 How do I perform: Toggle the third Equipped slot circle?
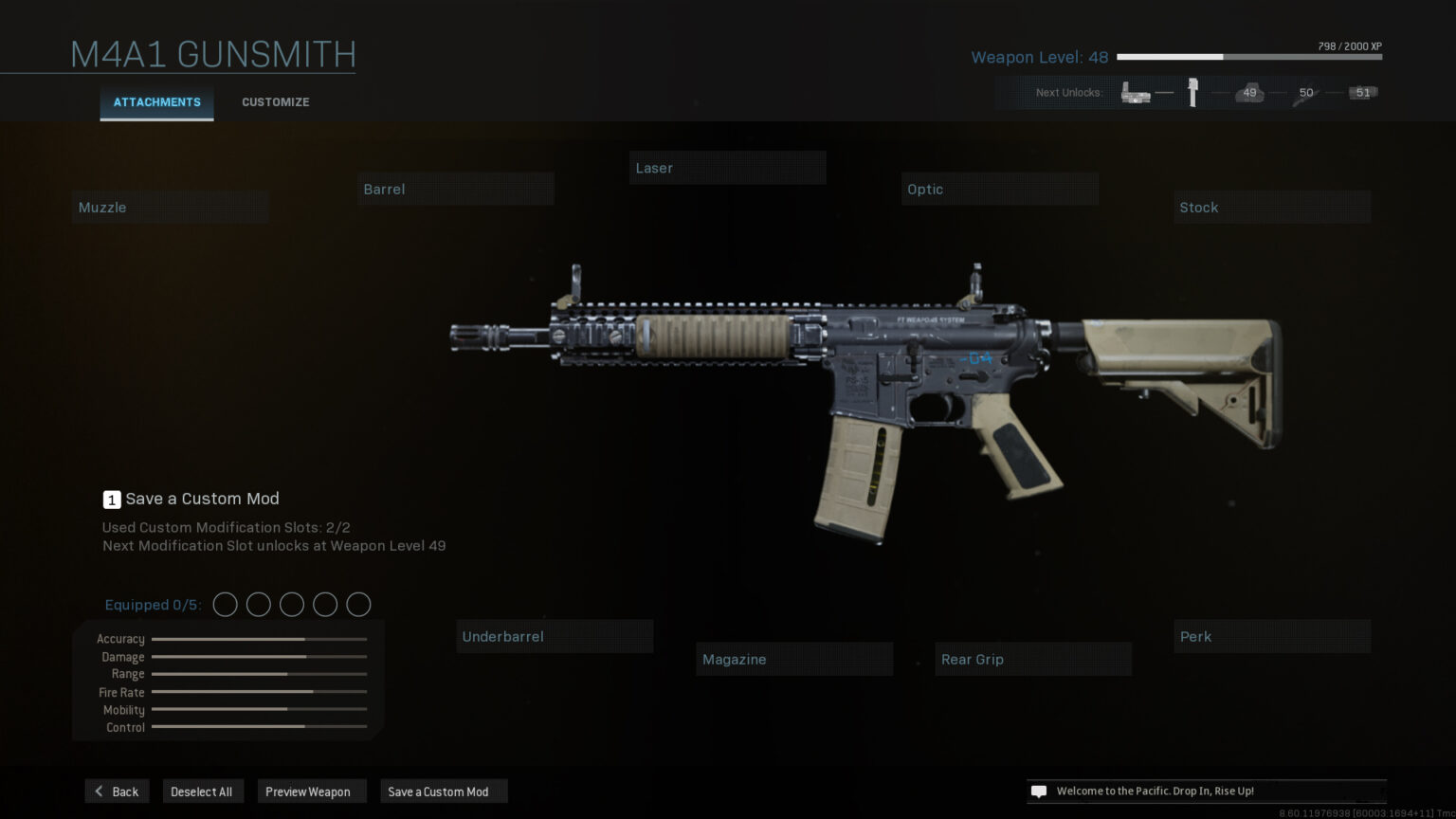292,604
